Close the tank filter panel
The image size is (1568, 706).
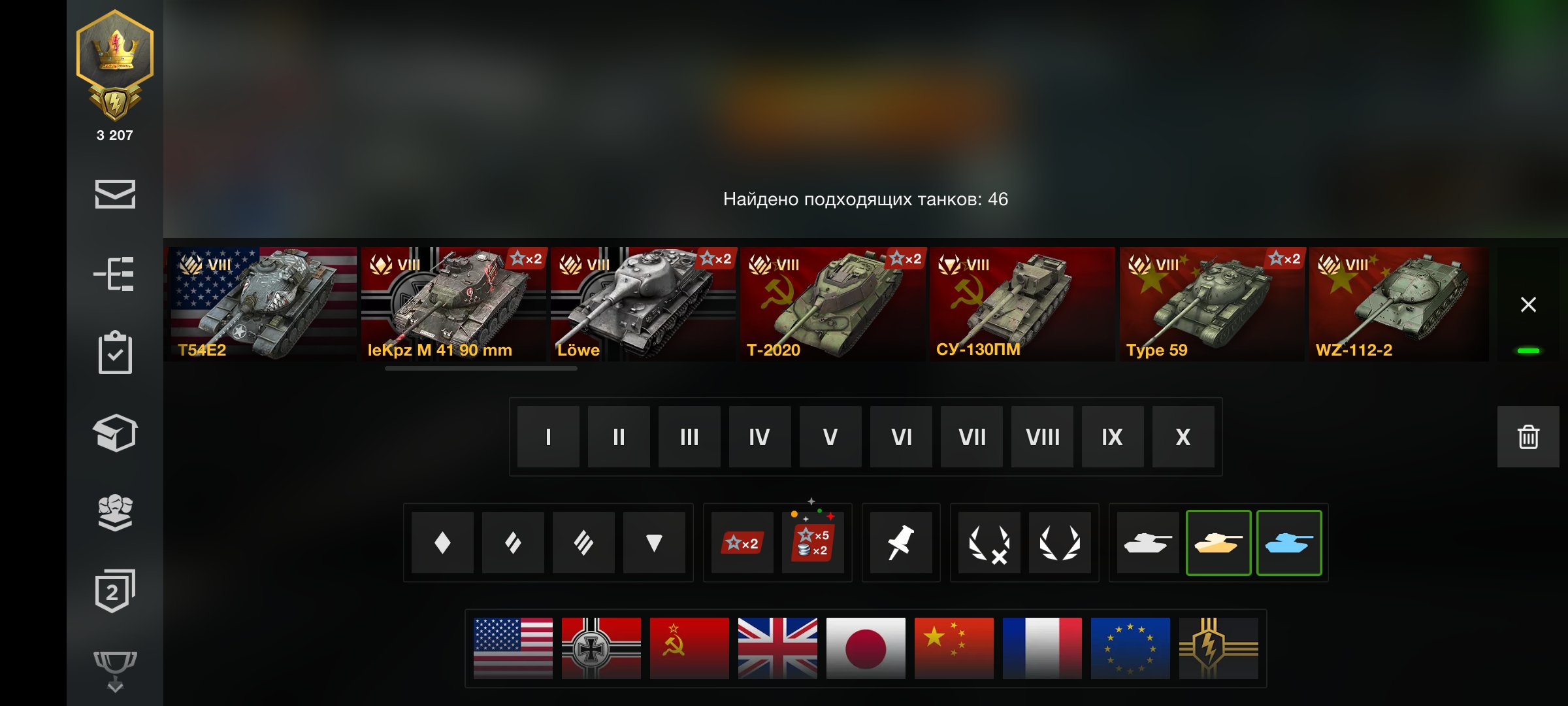tap(1528, 305)
